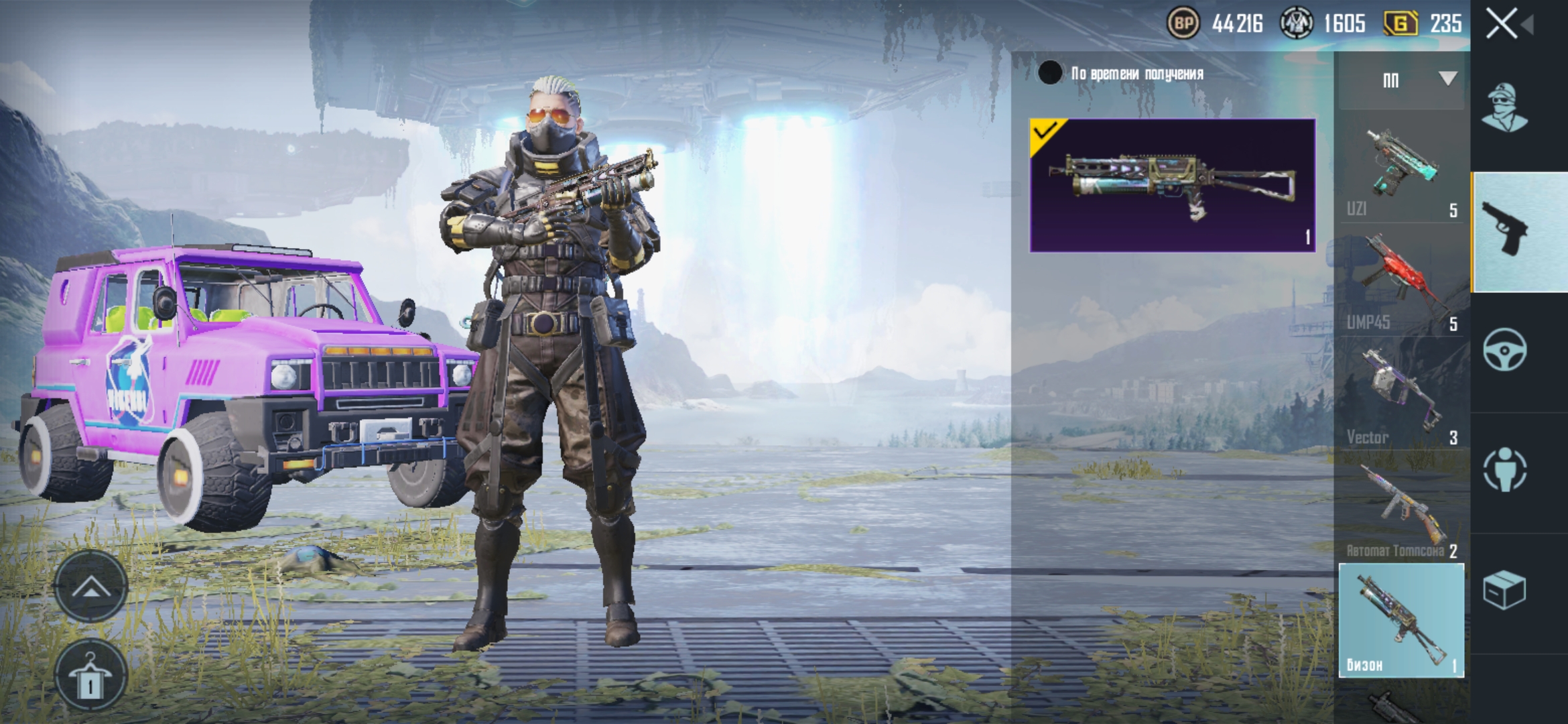
Task: Click the silver coin currency icon
Action: click(x=1296, y=24)
